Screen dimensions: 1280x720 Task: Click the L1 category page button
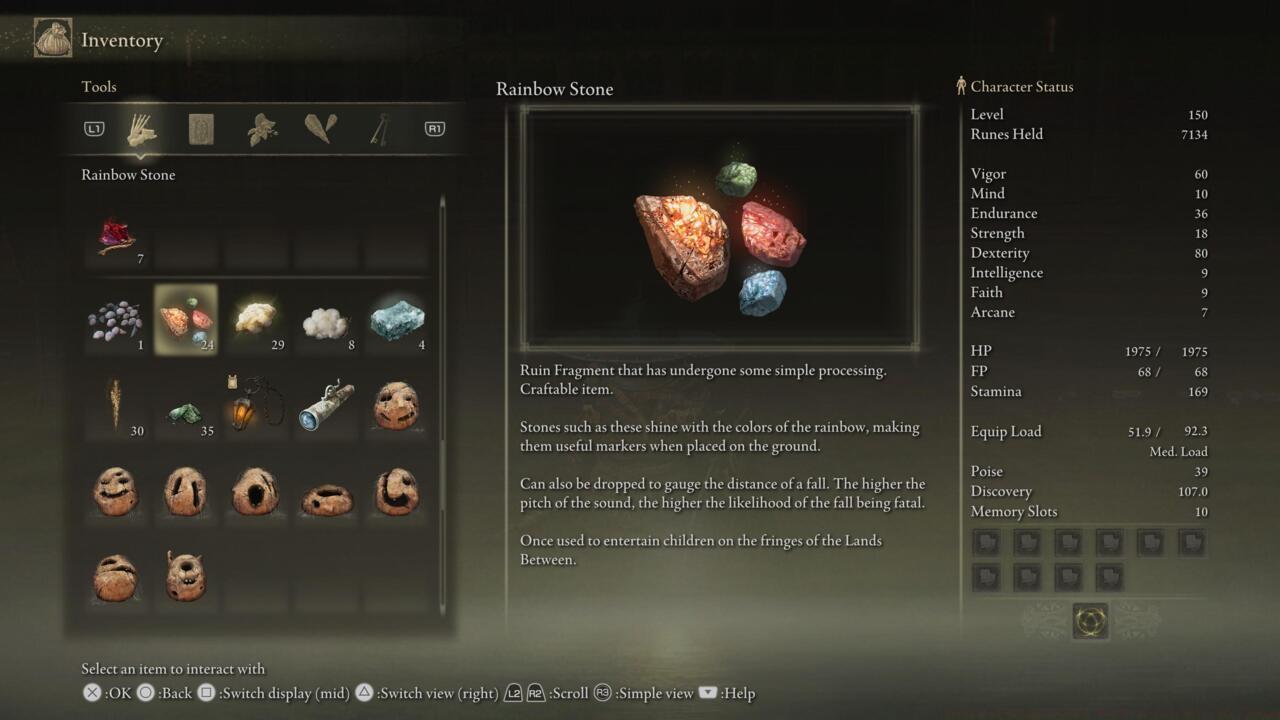tap(93, 128)
